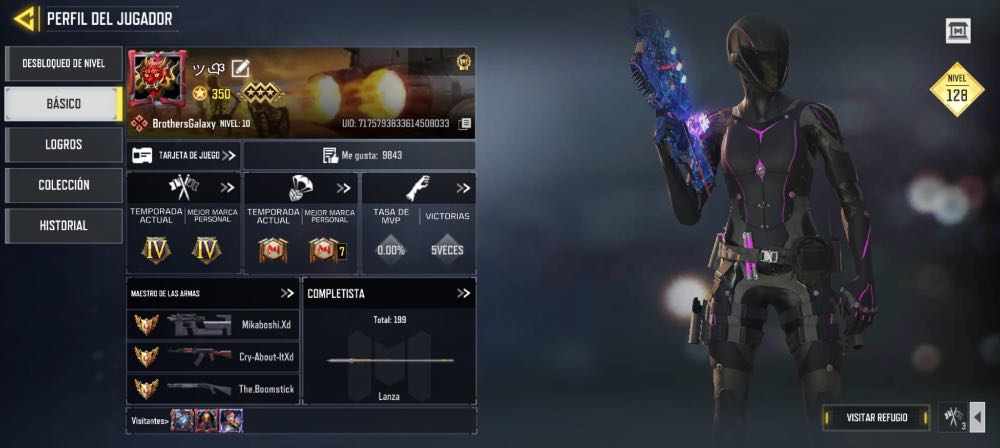Viewport: 1000px width, 448px height.
Task: Select the Básico tab
Action: coord(63,104)
